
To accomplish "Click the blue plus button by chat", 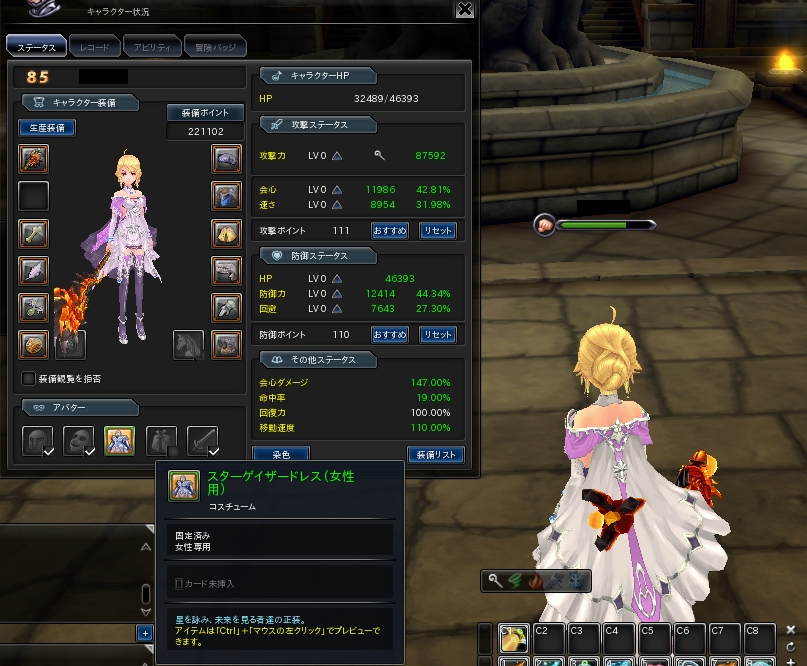I will (x=145, y=633).
